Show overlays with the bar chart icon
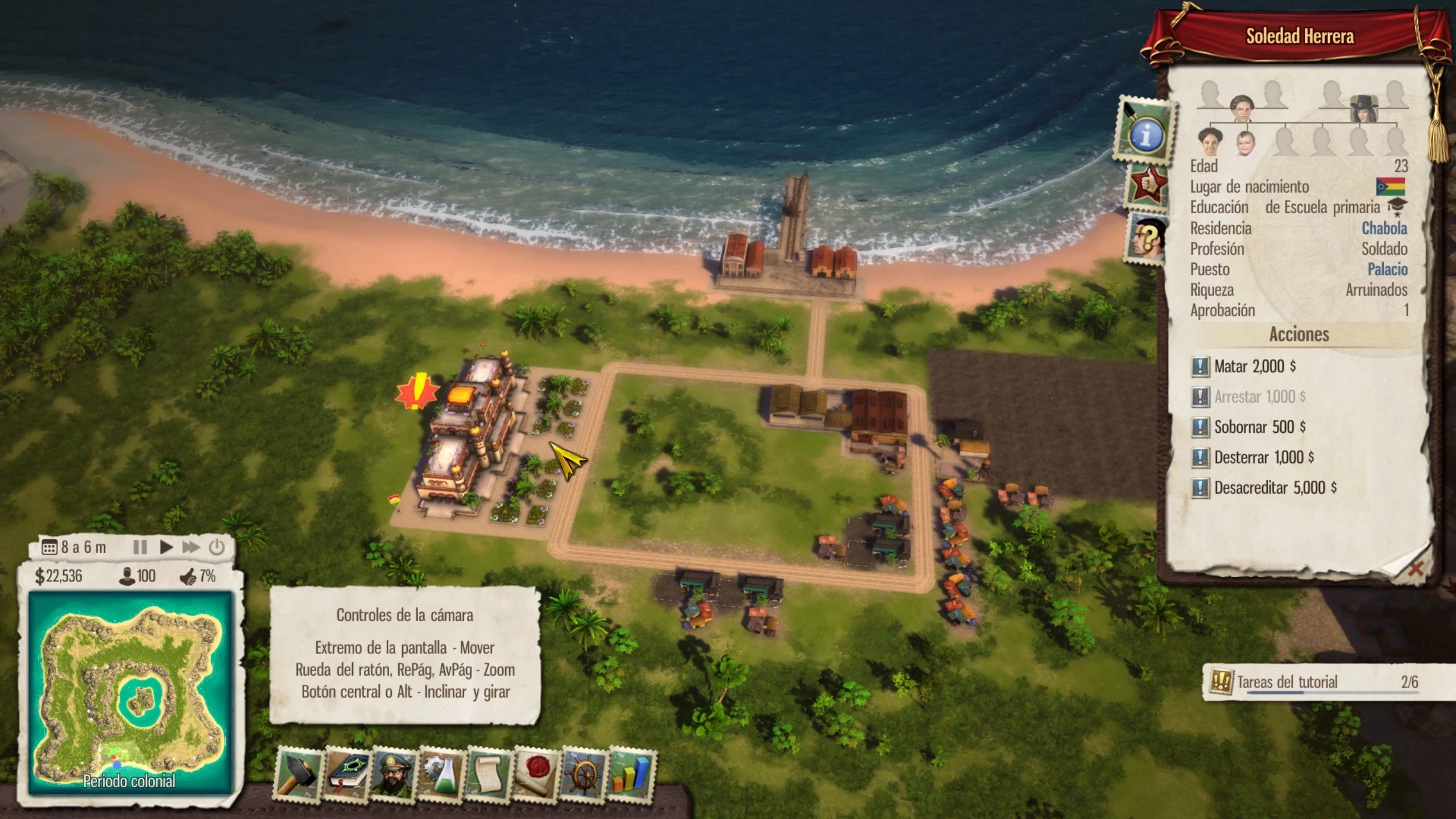Screen dimensions: 1456x819 point(631,774)
